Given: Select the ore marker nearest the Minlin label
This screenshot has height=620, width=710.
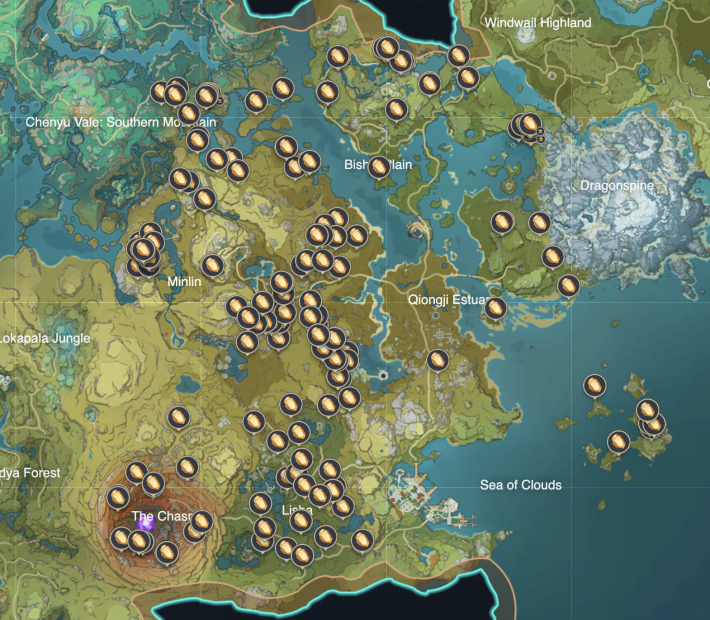Looking at the screenshot, I should tap(212, 265).
